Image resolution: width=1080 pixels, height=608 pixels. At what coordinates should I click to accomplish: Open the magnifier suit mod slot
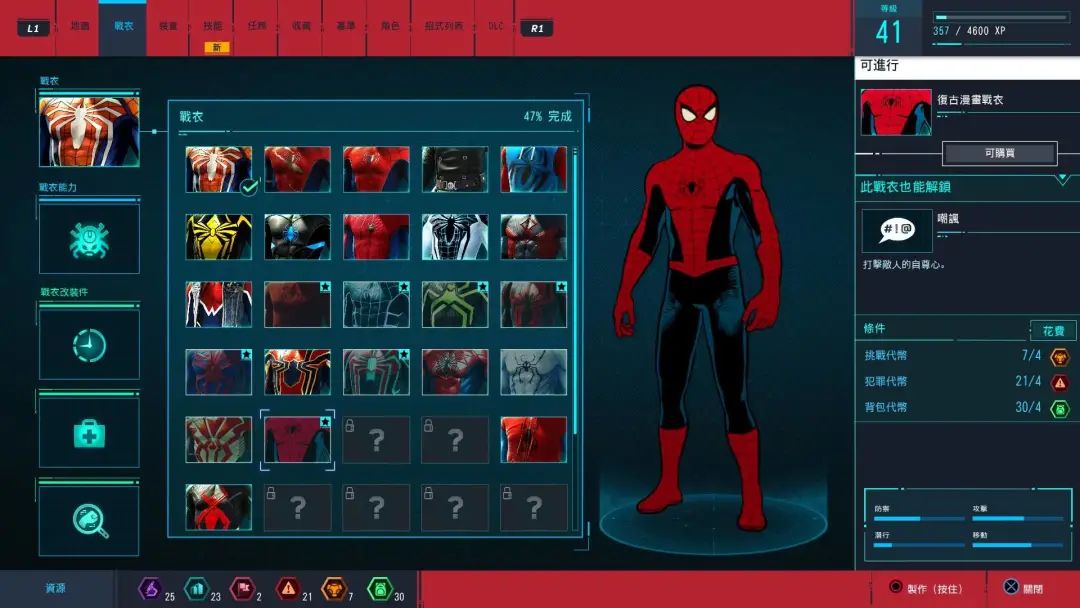89,517
